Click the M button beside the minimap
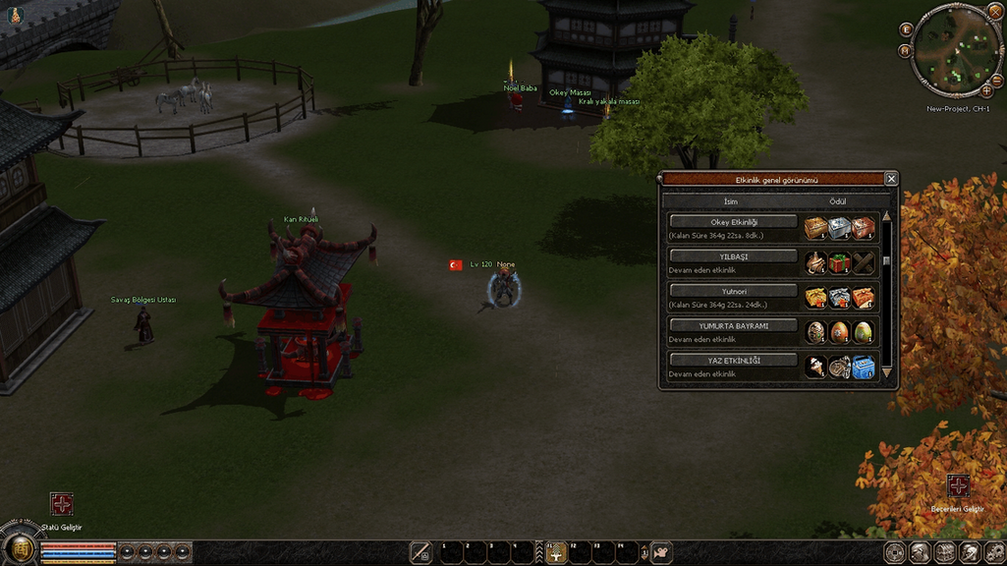Screen dimensions: 1007x566 904,51
